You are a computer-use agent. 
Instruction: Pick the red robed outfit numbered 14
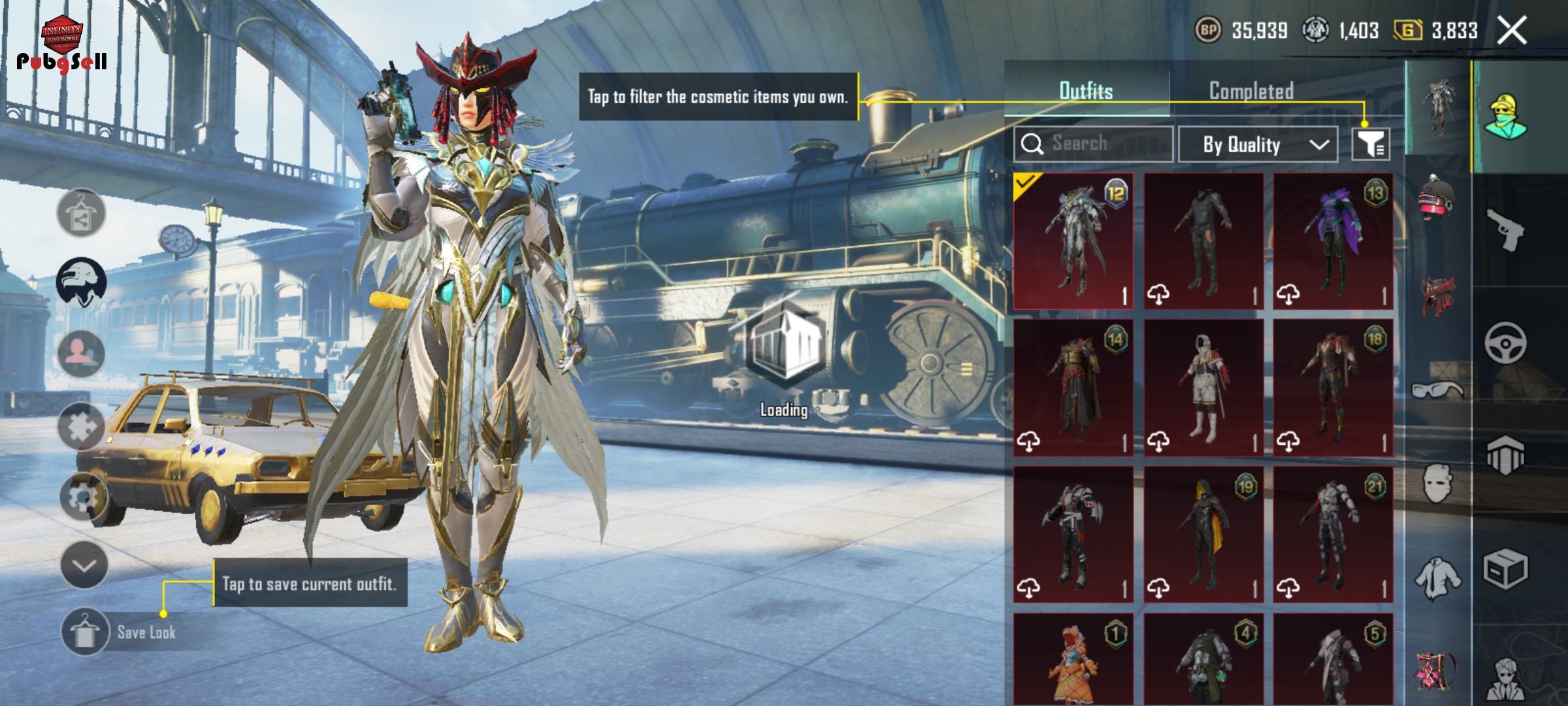click(1073, 388)
